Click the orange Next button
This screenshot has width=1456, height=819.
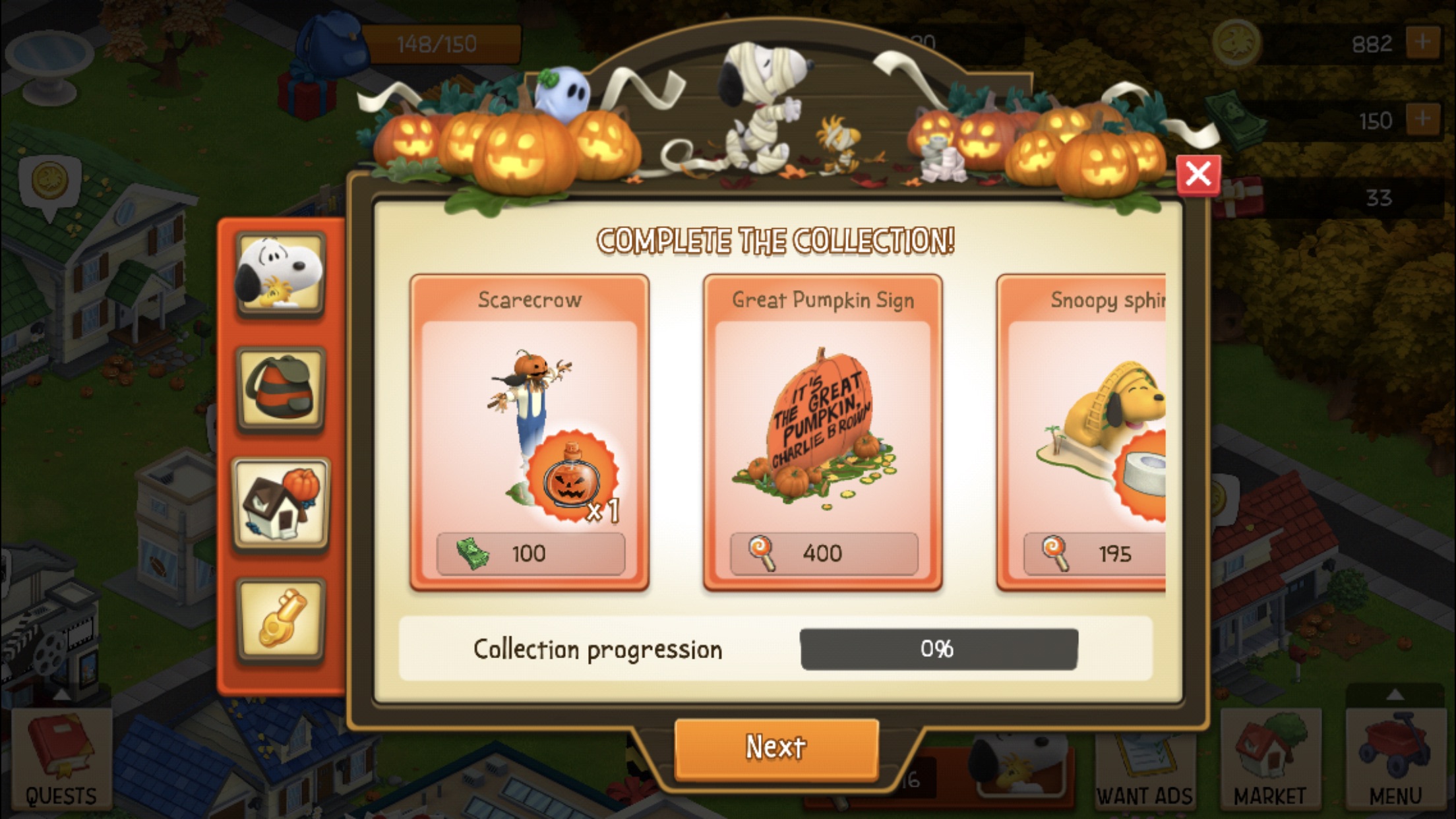[x=776, y=748]
